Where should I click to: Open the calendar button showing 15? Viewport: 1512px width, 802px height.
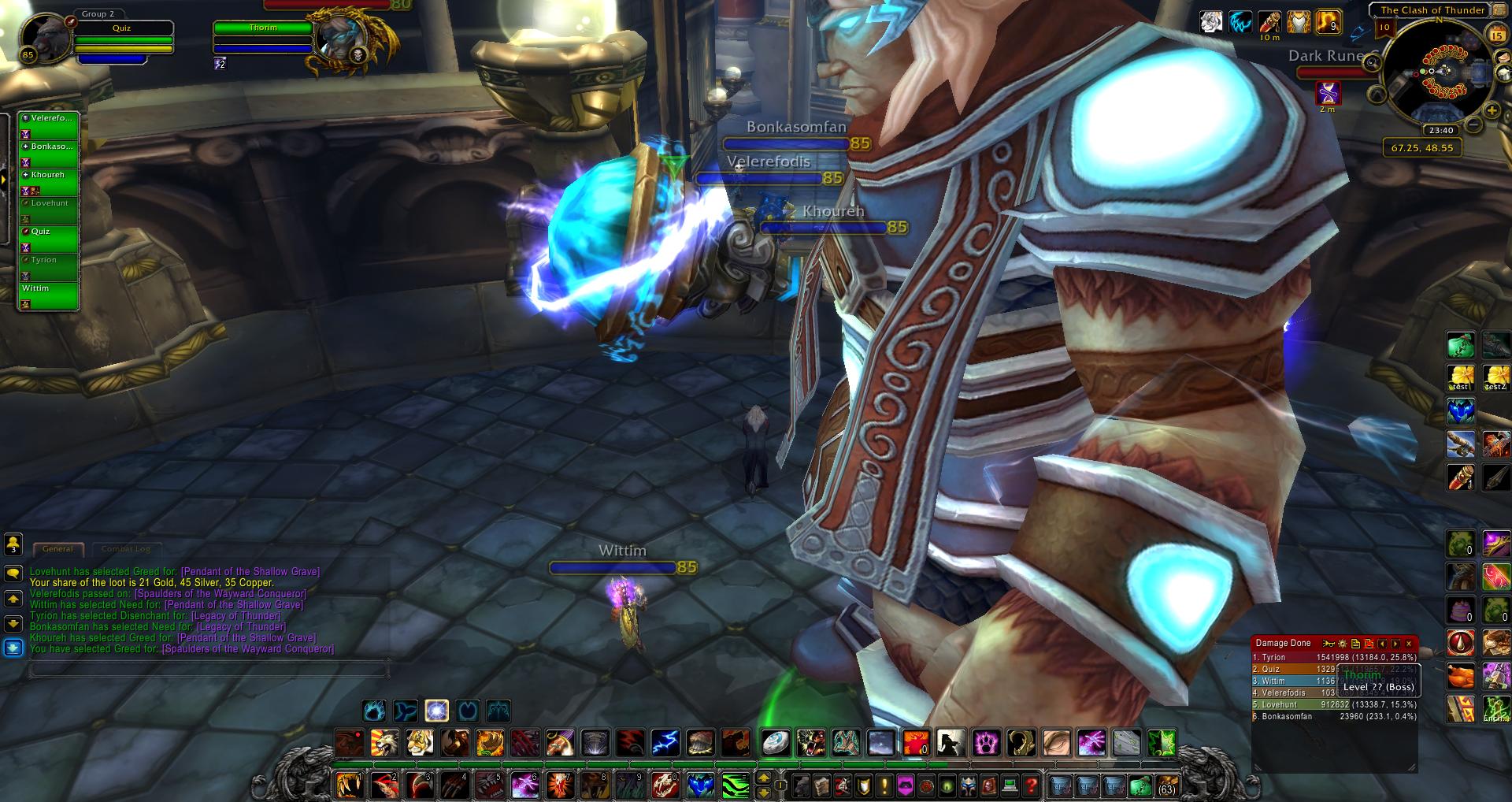(x=1497, y=35)
